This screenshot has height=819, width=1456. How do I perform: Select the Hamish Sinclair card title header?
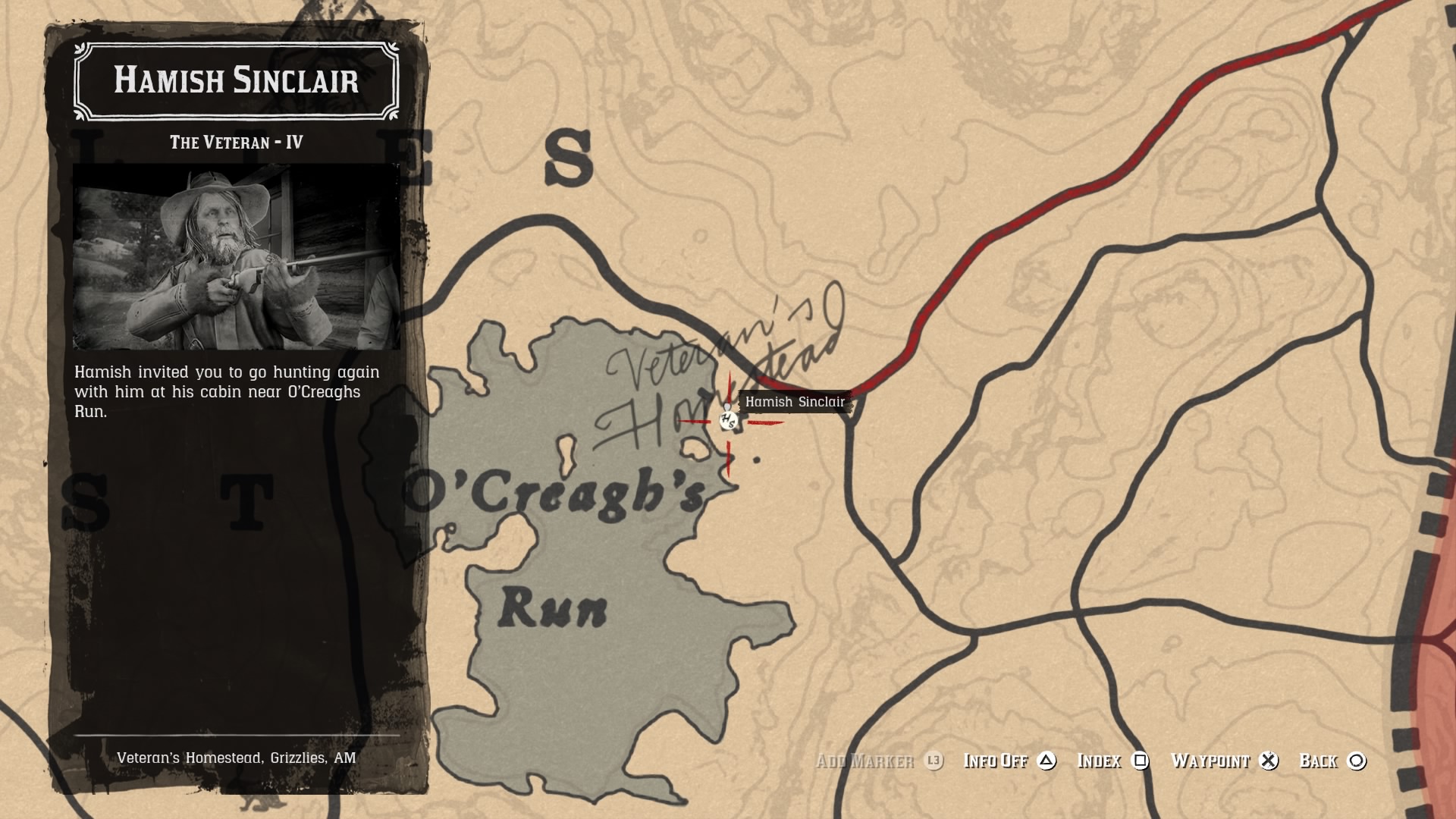236,82
